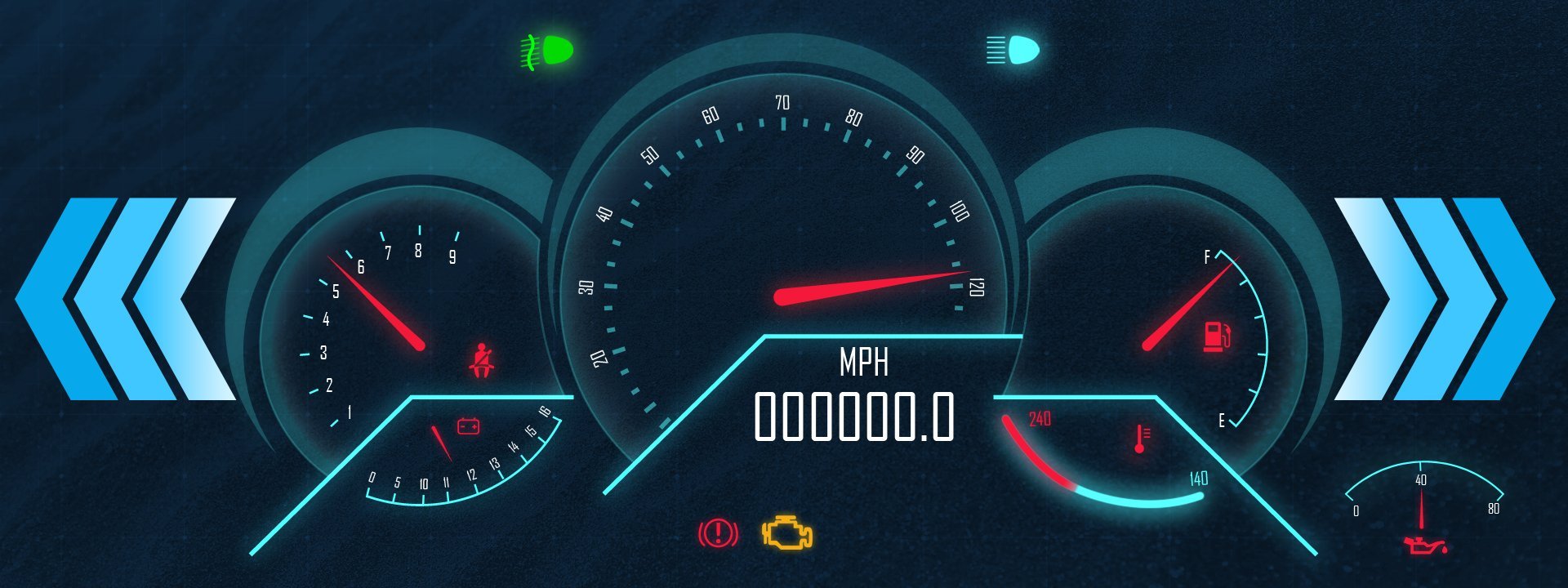Click the left turn signal arrows
This screenshot has width=1568, height=588.
tap(127, 299)
